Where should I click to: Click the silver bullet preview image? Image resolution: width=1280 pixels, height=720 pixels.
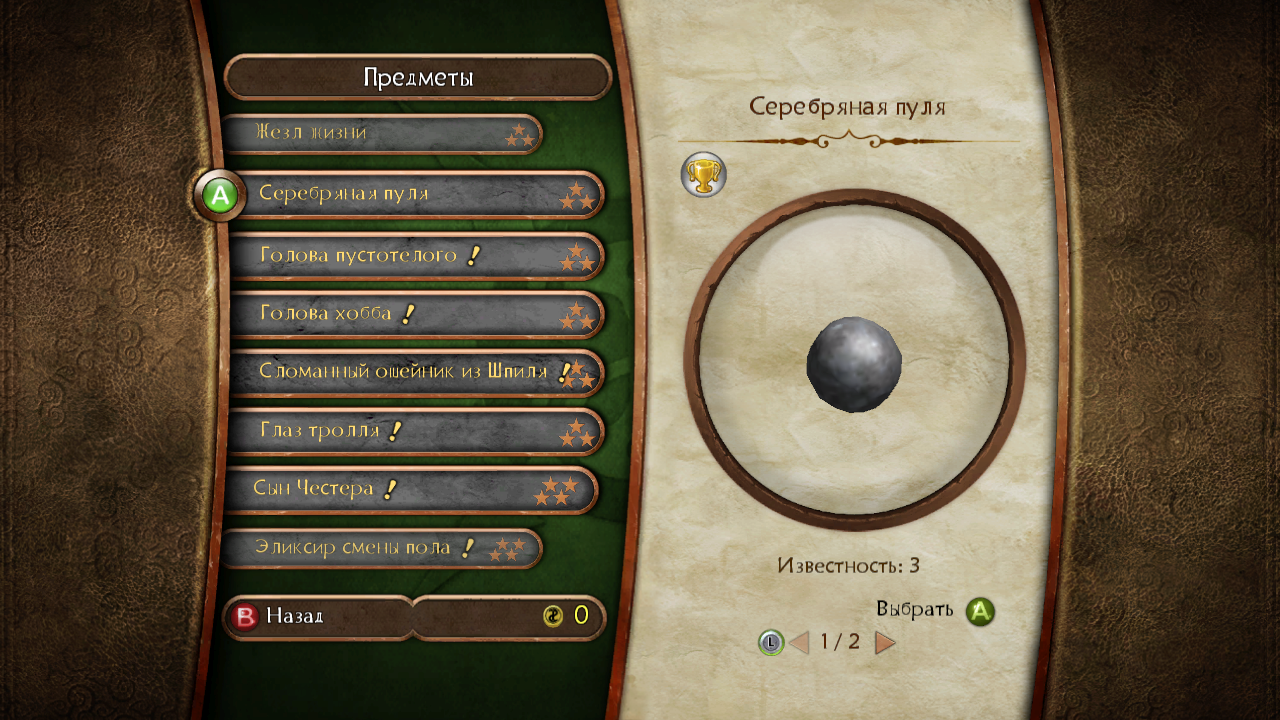[x=854, y=362]
